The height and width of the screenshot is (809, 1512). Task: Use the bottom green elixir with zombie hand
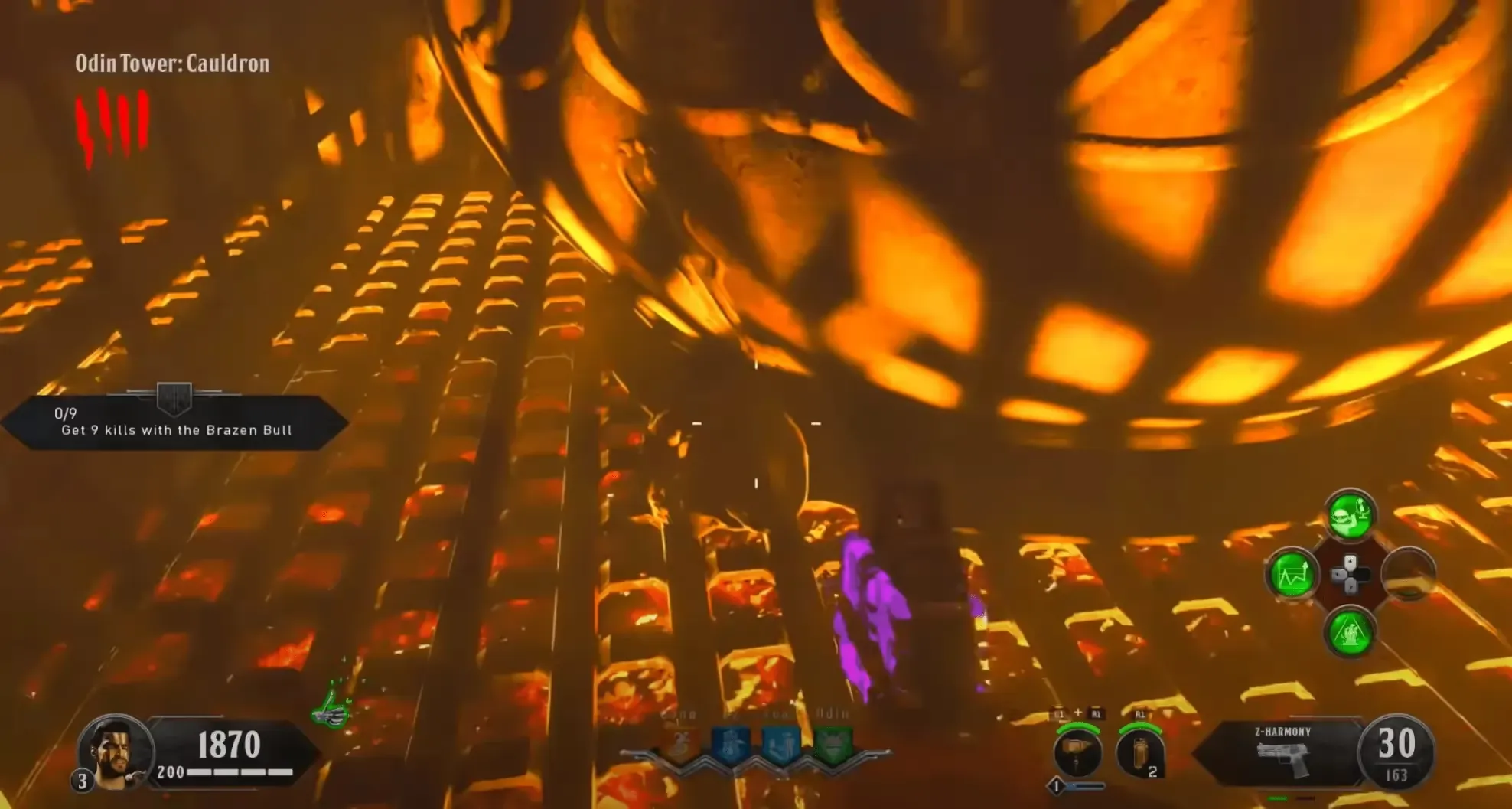click(x=1349, y=632)
